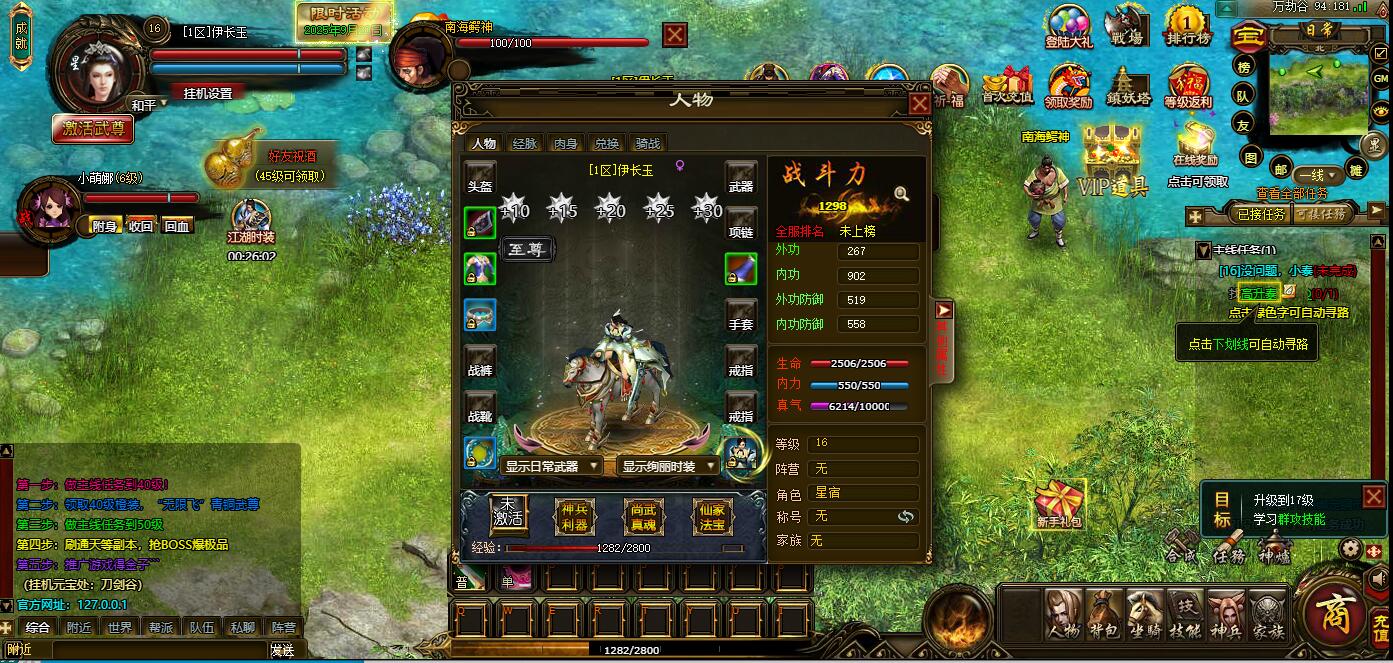Click the 已接任务 accepted quests tab
The height and width of the screenshot is (663, 1393).
(x=1262, y=214)
